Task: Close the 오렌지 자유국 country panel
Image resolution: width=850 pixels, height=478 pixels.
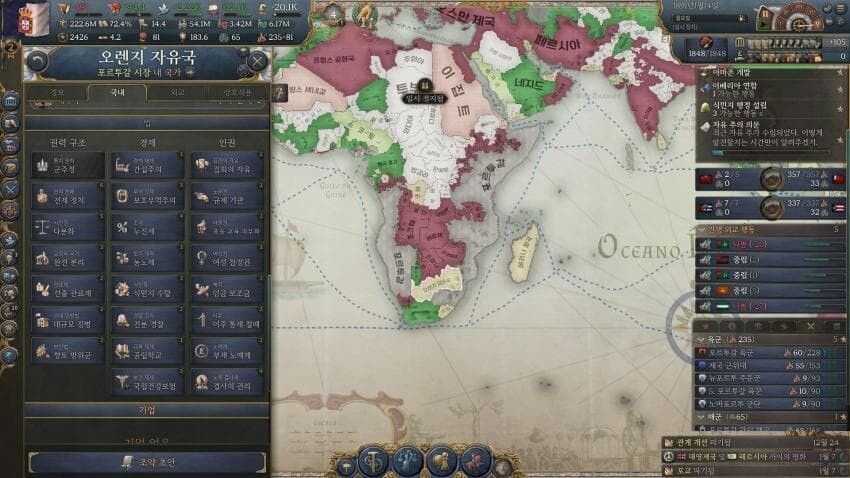Action: (x=257, y=61)
